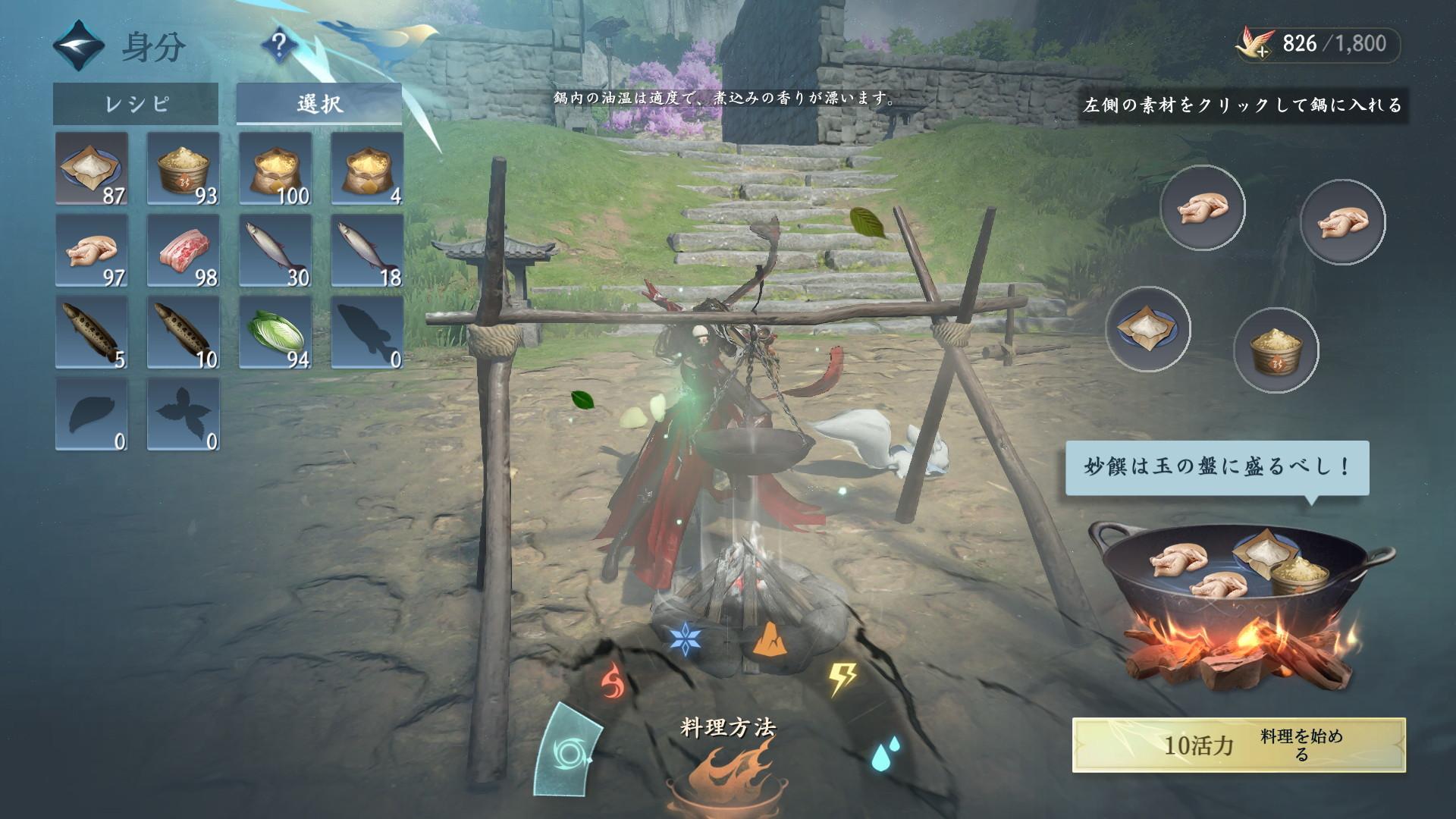The width and height of the screenshot is (1456, 819).
Task: Open the question mark help icon
Action: tap(278, 47)
